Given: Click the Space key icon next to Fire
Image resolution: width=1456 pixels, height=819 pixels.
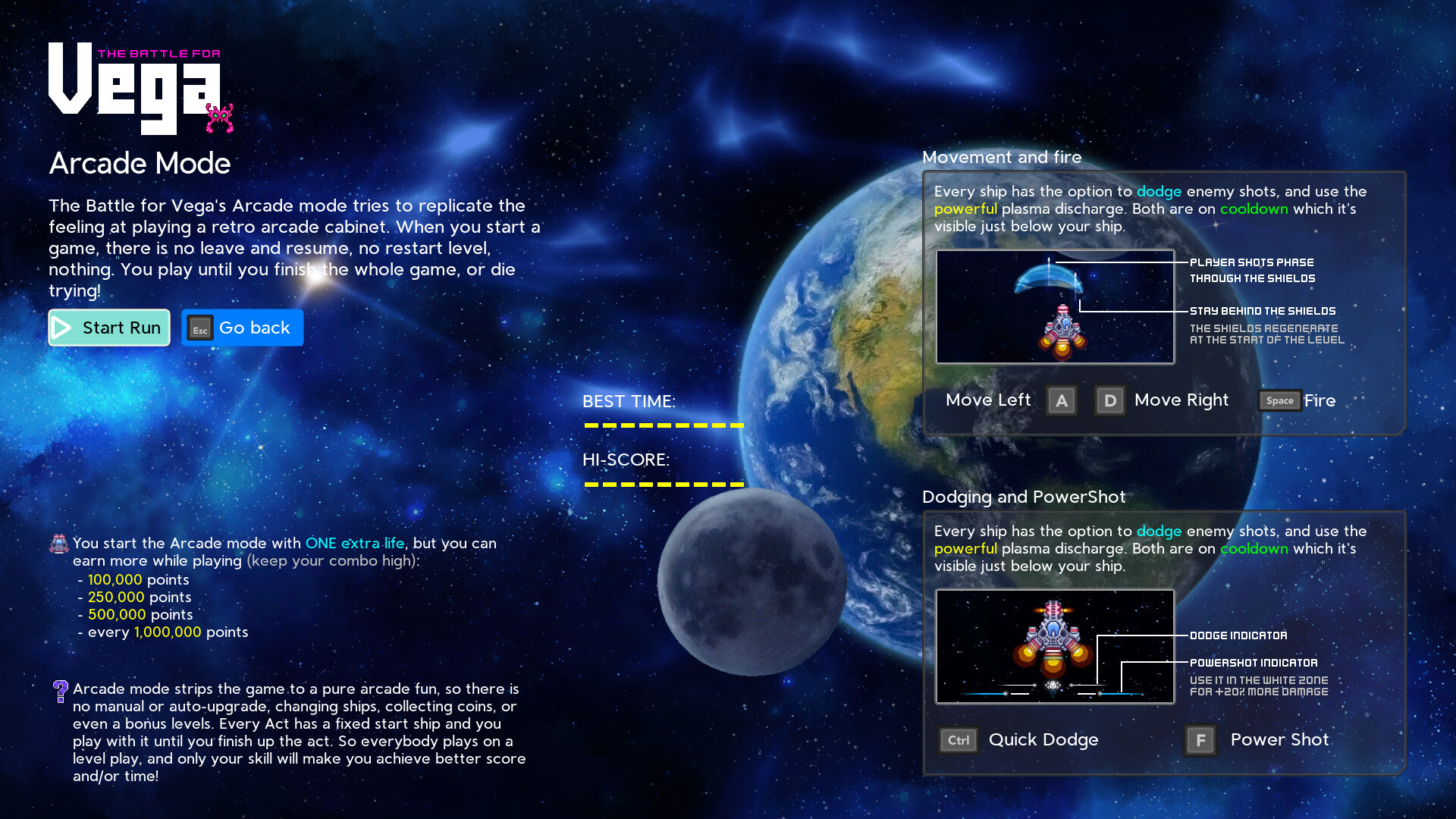Looking at the screenshot, I should 1279,400.
